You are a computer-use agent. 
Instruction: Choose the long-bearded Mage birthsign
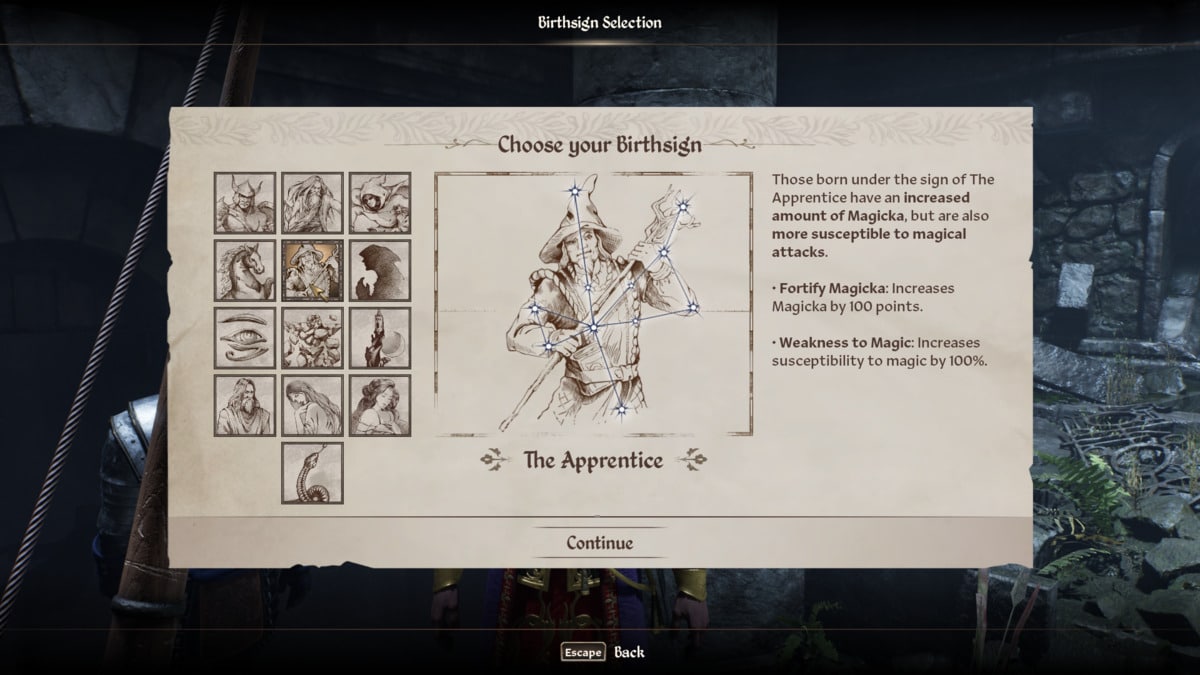click(312, 203)
